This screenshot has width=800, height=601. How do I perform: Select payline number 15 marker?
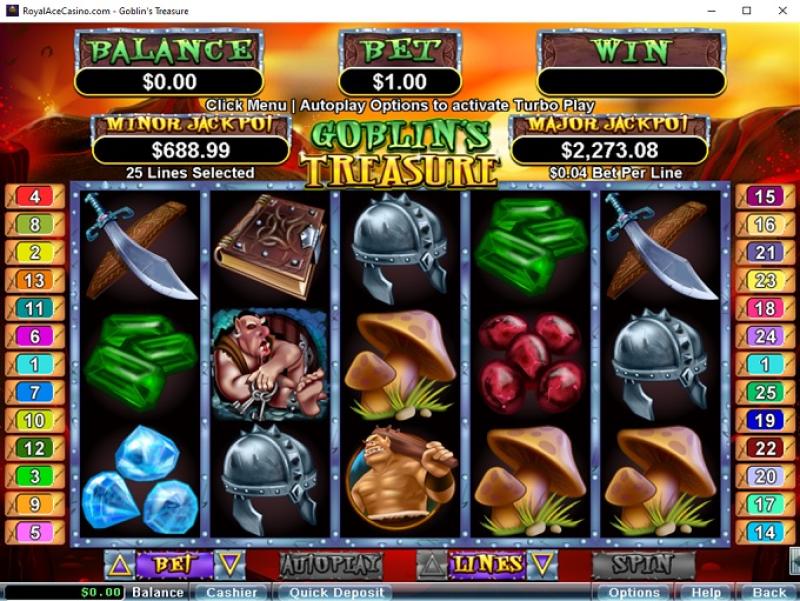764,197
